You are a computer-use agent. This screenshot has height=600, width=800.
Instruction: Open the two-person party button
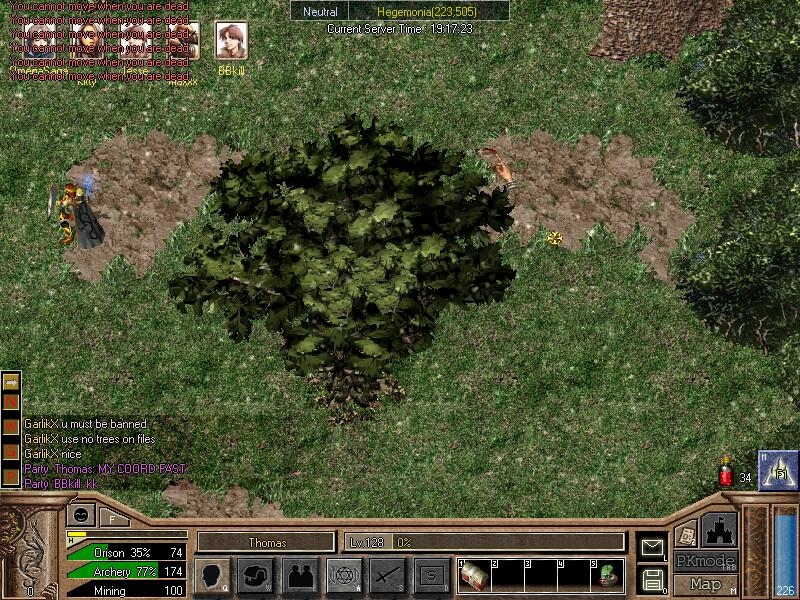(x=299, y=576)
